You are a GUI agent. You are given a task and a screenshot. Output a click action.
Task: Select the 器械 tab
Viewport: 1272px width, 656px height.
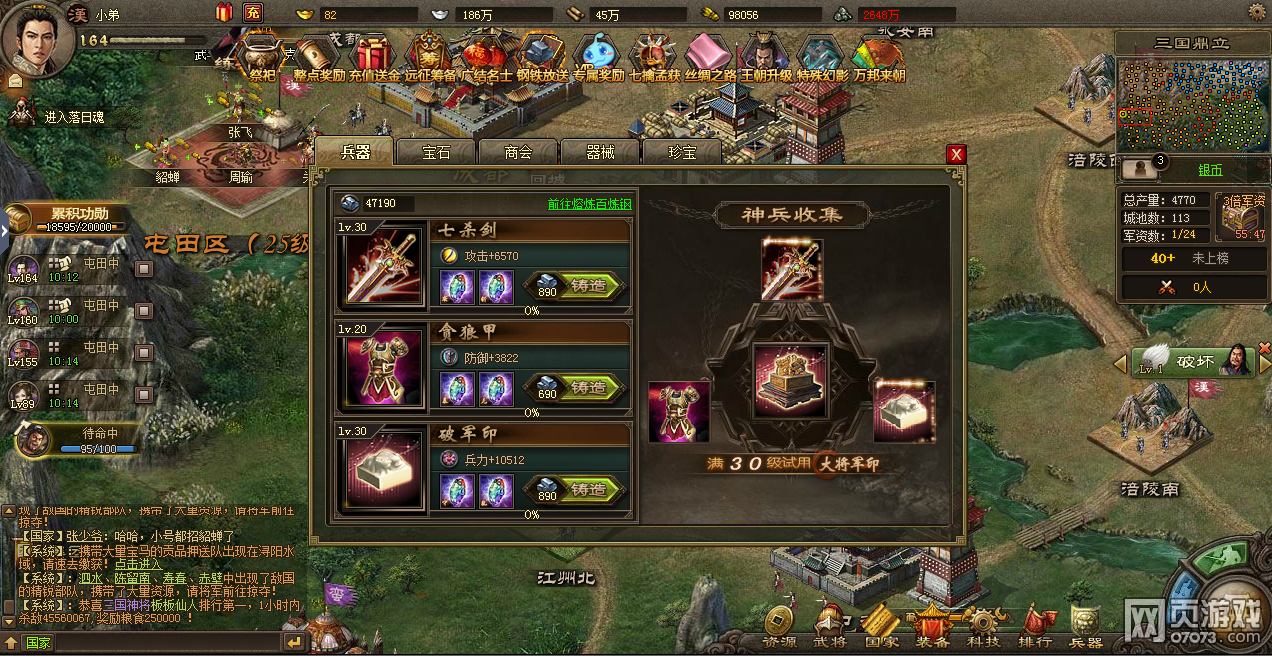[600, 152]
